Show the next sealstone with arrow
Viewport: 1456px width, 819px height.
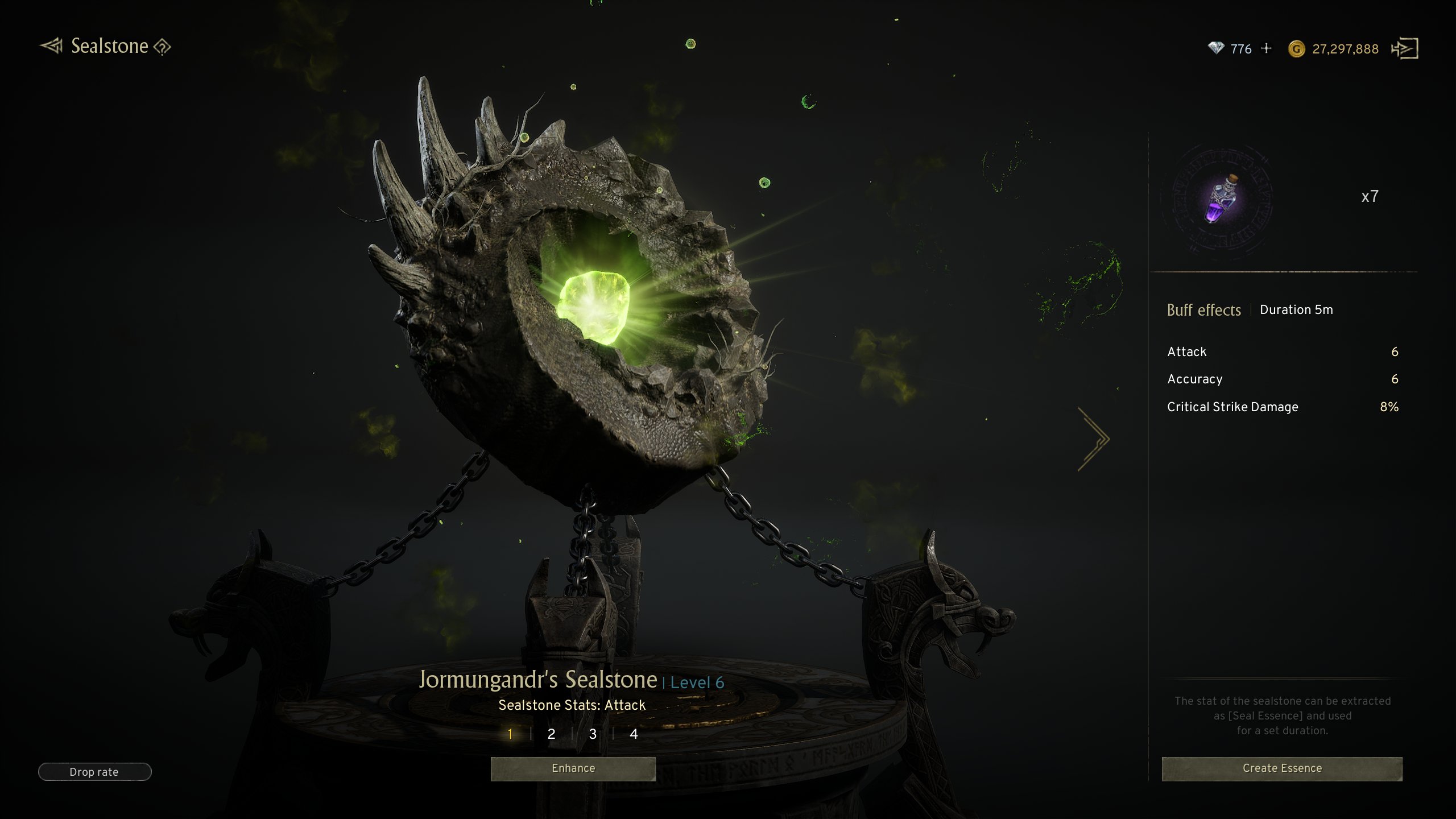pos(1093,439)
